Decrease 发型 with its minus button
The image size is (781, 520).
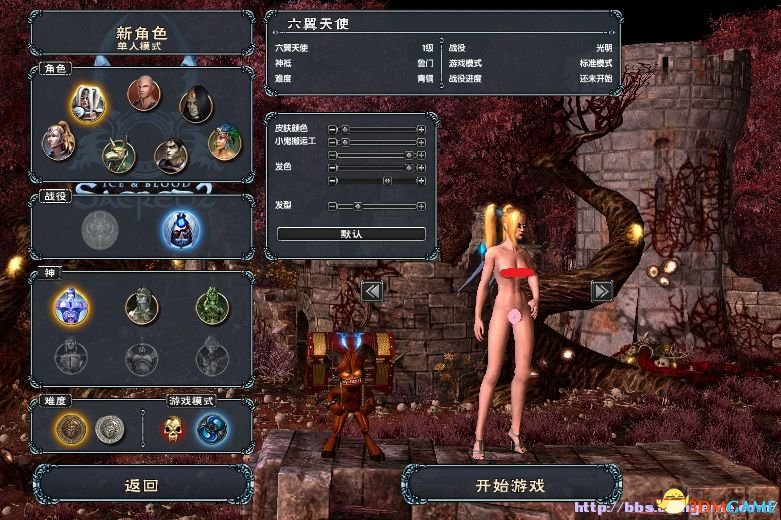[332, 206]
